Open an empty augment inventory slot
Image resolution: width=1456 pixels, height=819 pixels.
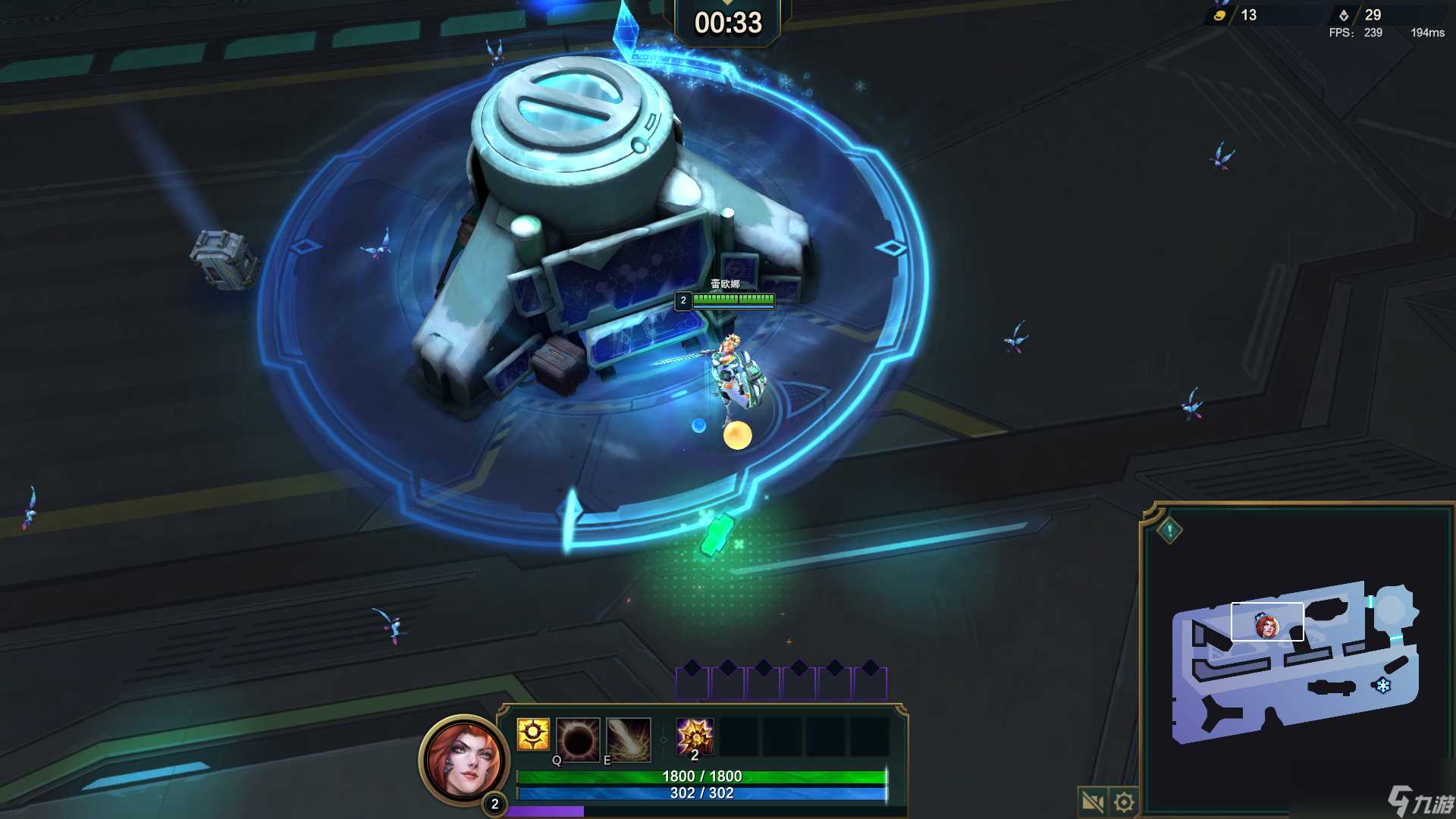739,734
